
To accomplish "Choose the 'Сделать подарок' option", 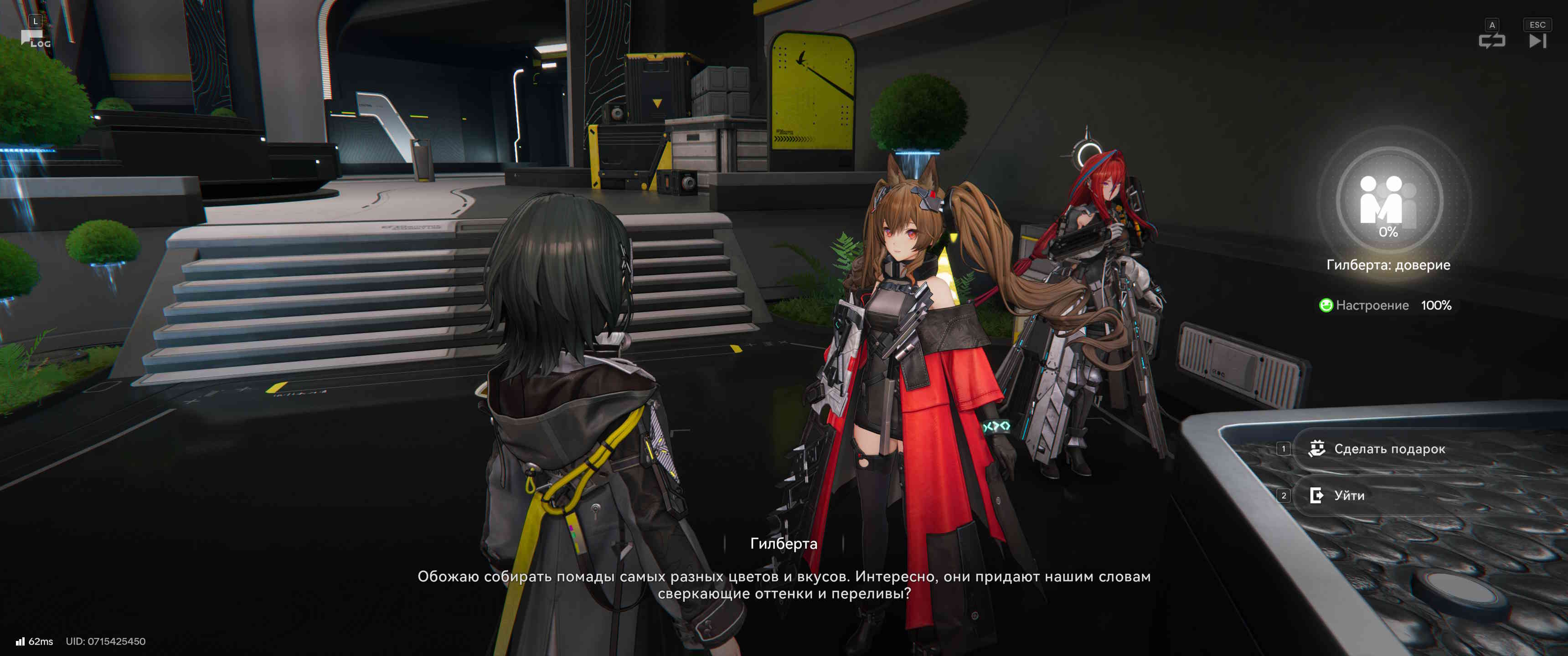I will [1389, 449].
